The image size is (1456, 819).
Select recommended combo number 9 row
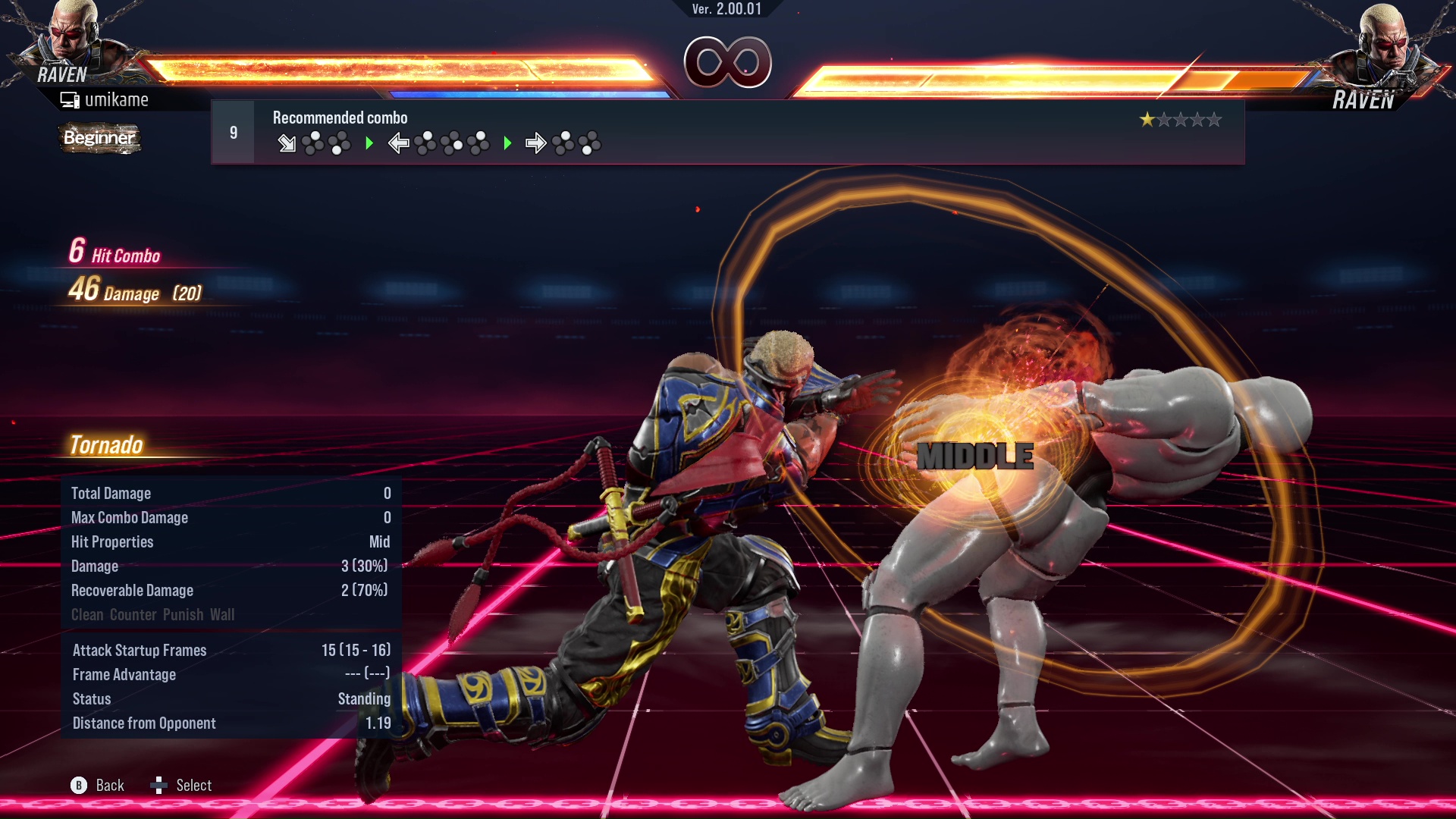tap(726, 133)
